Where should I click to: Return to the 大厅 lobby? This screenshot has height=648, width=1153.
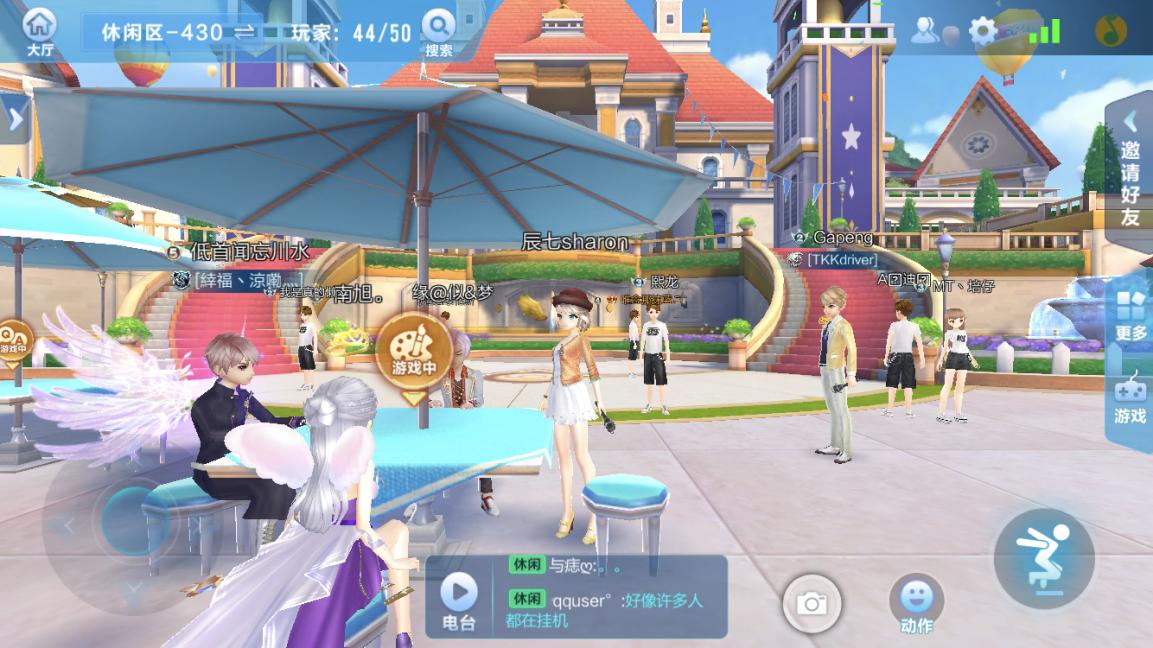[x=40, y=32]
